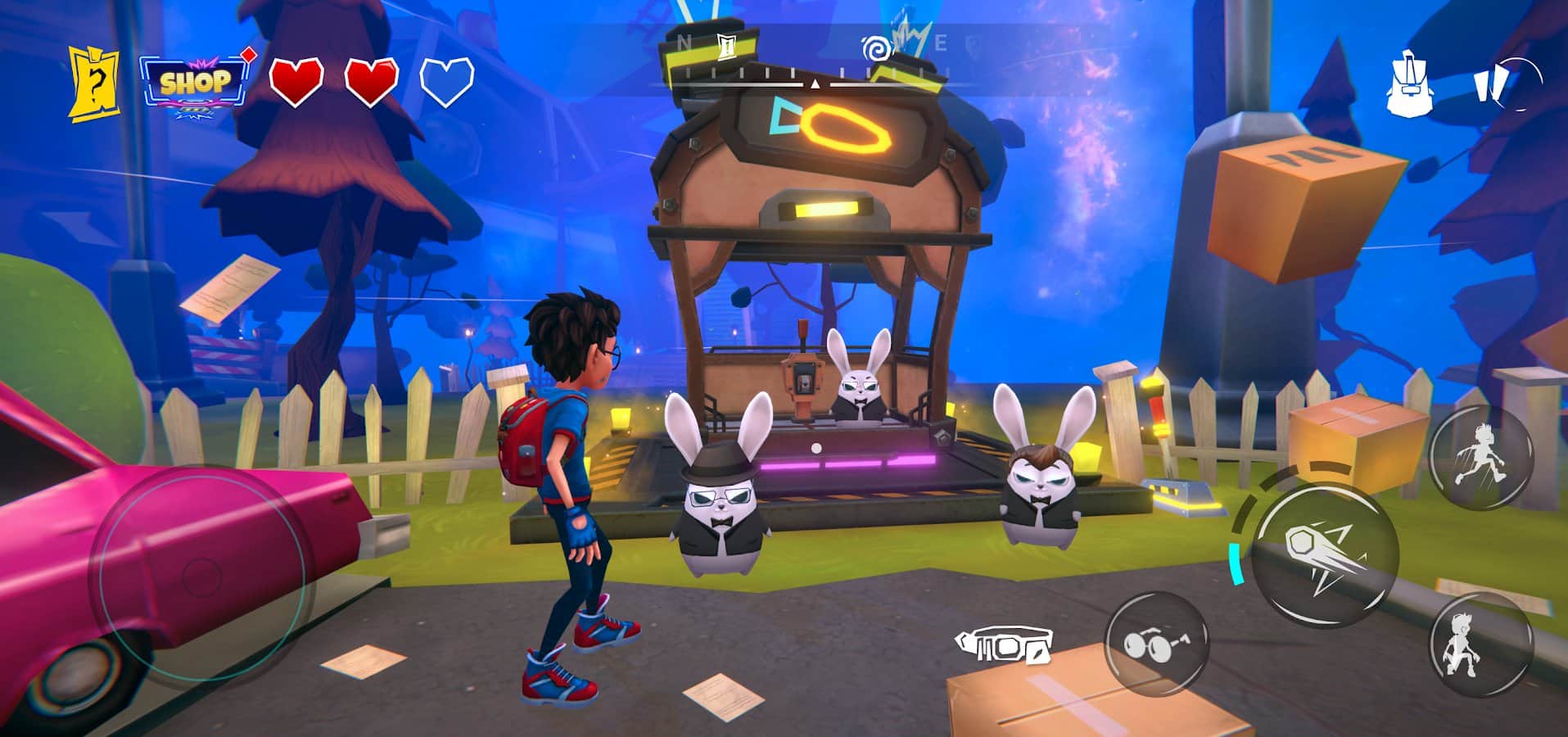Toggle the crouch sneaking-figure button
The image size is (1568, 737).
pos(1480,644)
